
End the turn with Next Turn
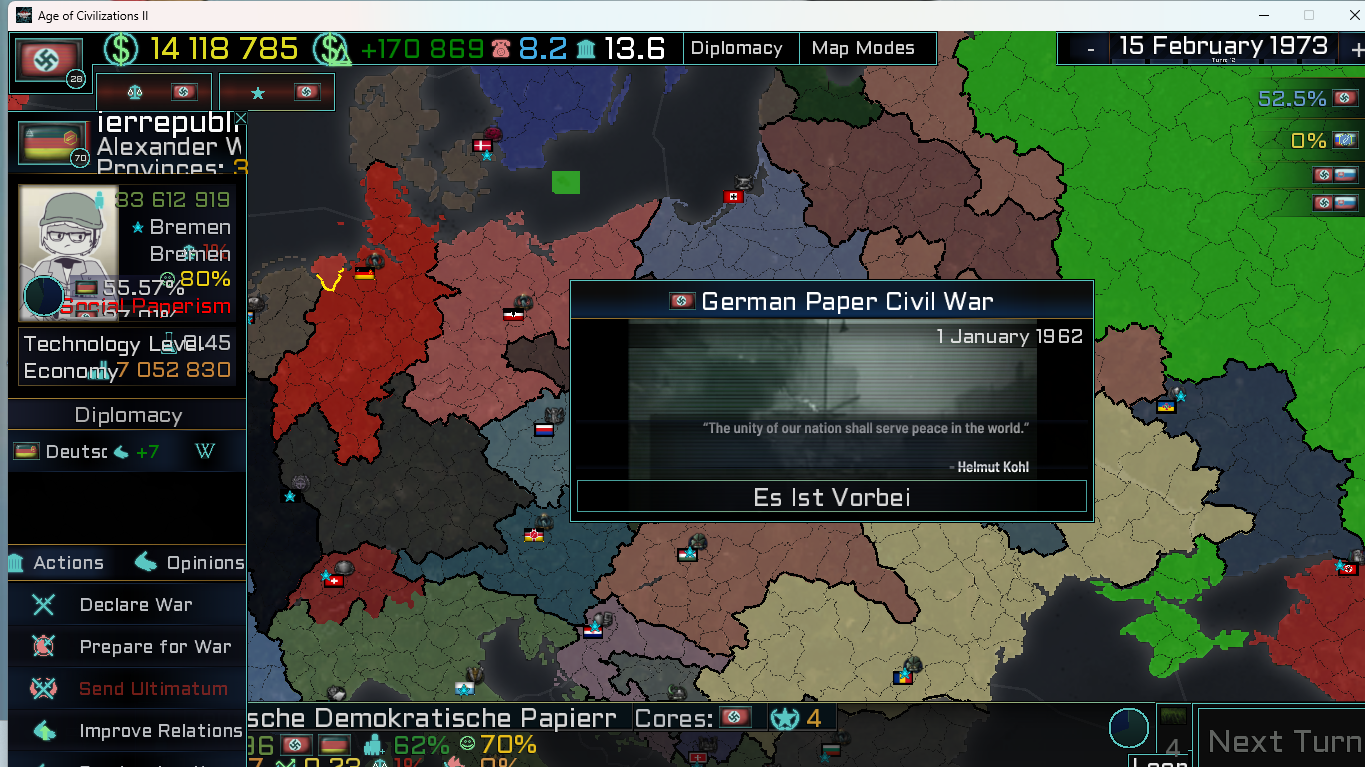[x=1283, y=741]
